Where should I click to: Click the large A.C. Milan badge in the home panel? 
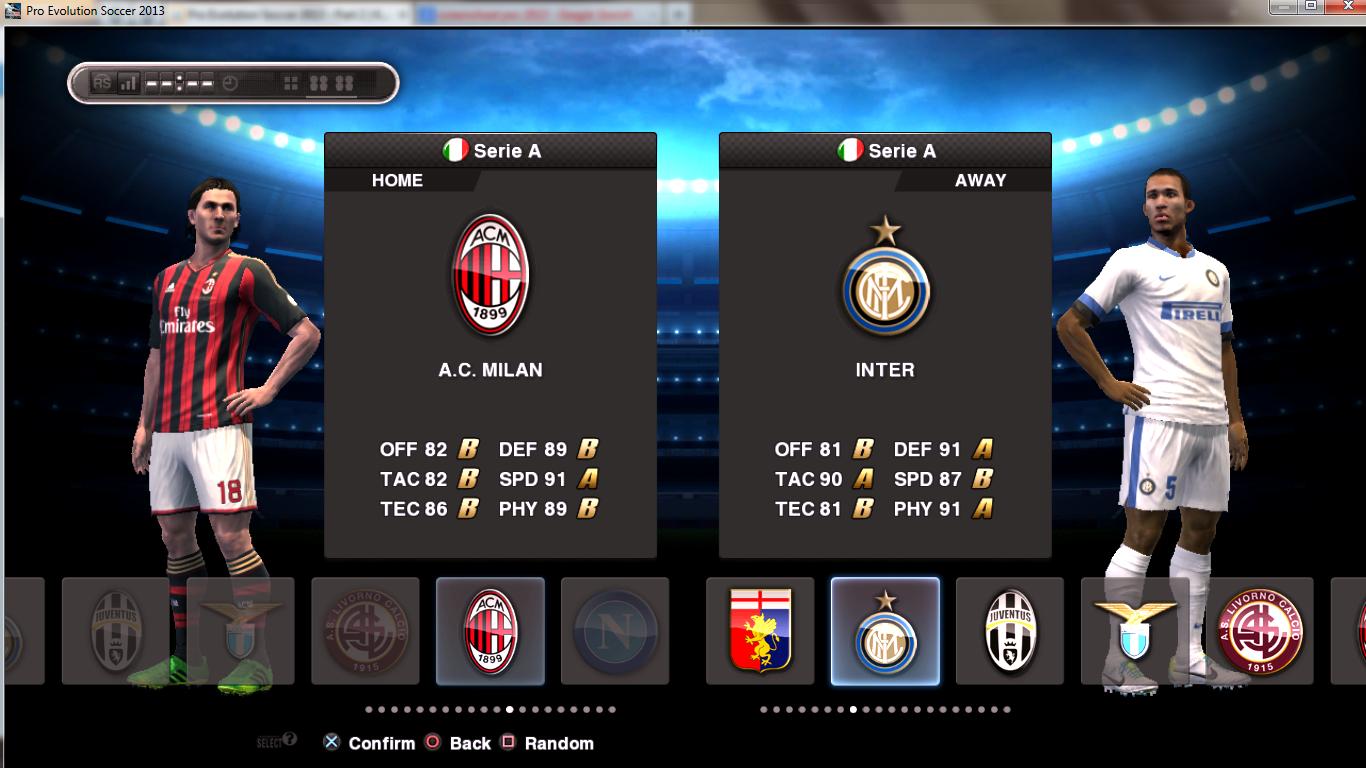pyautogui.click(x=490, y=274)
